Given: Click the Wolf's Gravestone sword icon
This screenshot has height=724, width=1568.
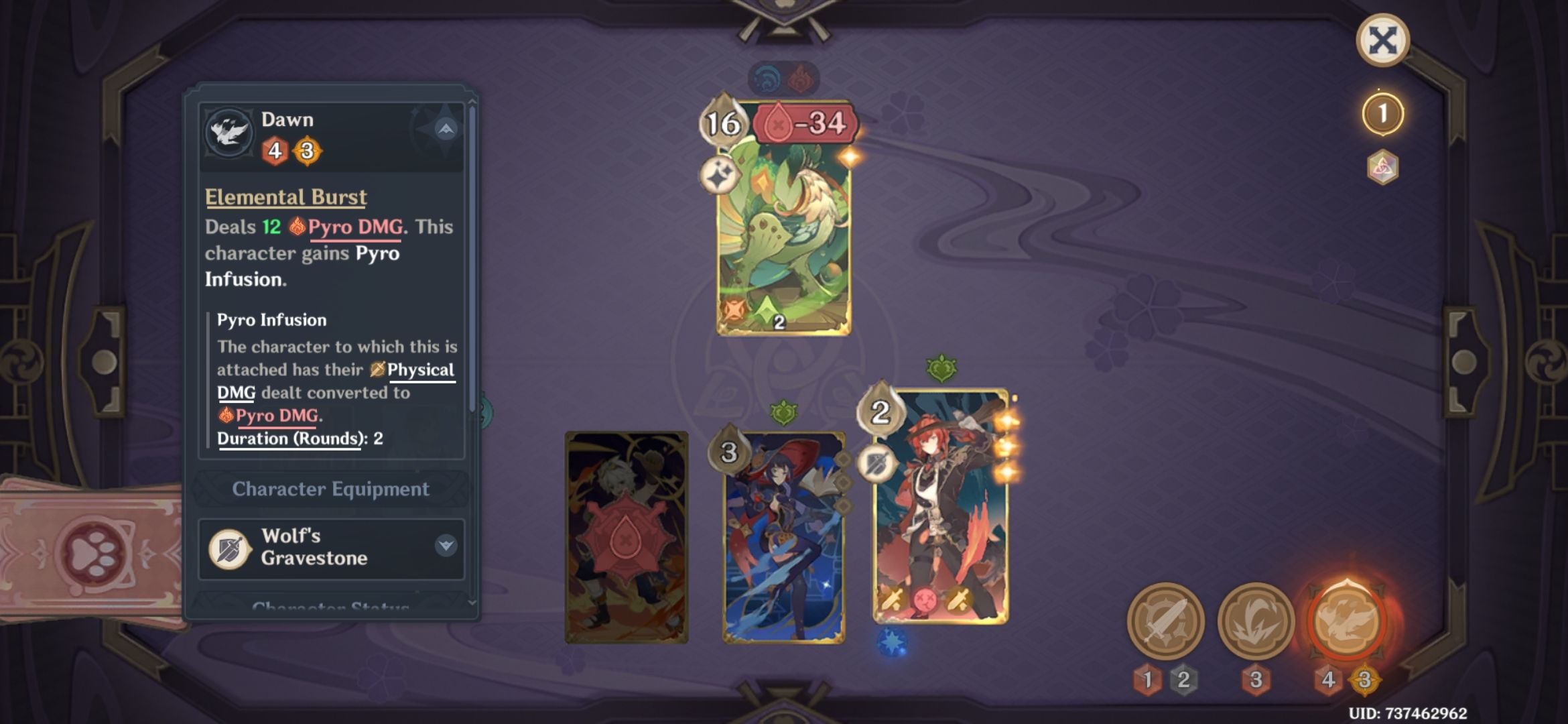Looking at the screenshot, I should (x=228, y=546).
